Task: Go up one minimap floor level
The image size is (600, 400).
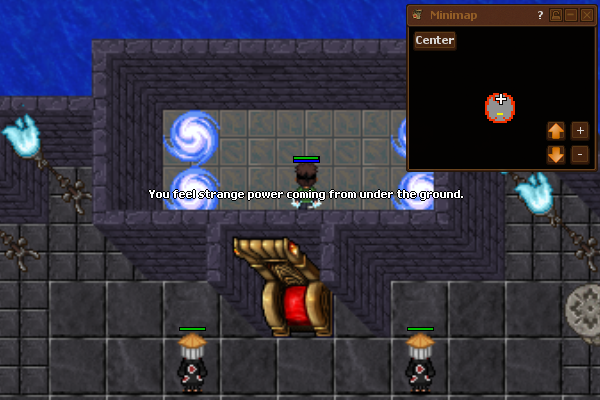Action: (x=556, y=131)
